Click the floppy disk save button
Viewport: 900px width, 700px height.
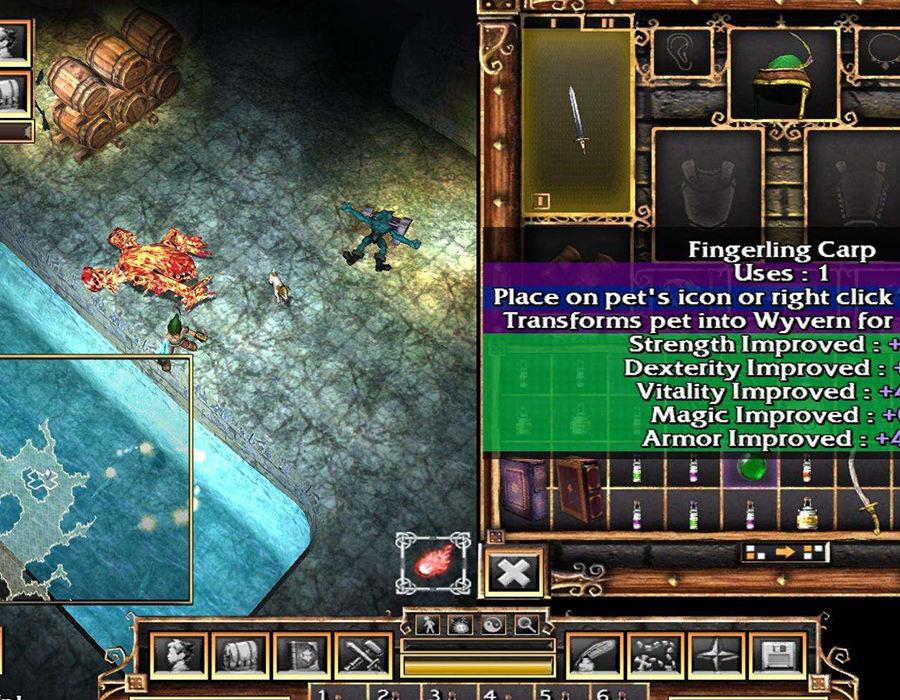(777, 656)
